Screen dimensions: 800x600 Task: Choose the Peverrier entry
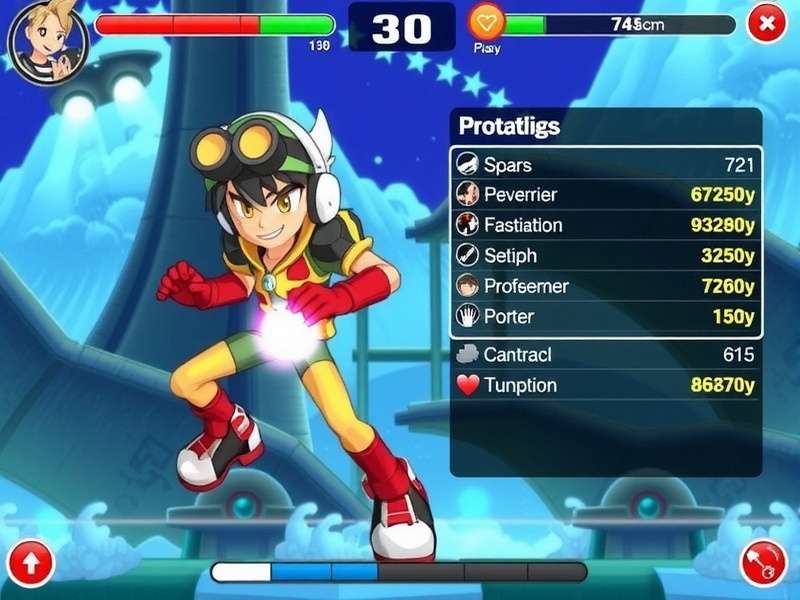coord(605,195)
